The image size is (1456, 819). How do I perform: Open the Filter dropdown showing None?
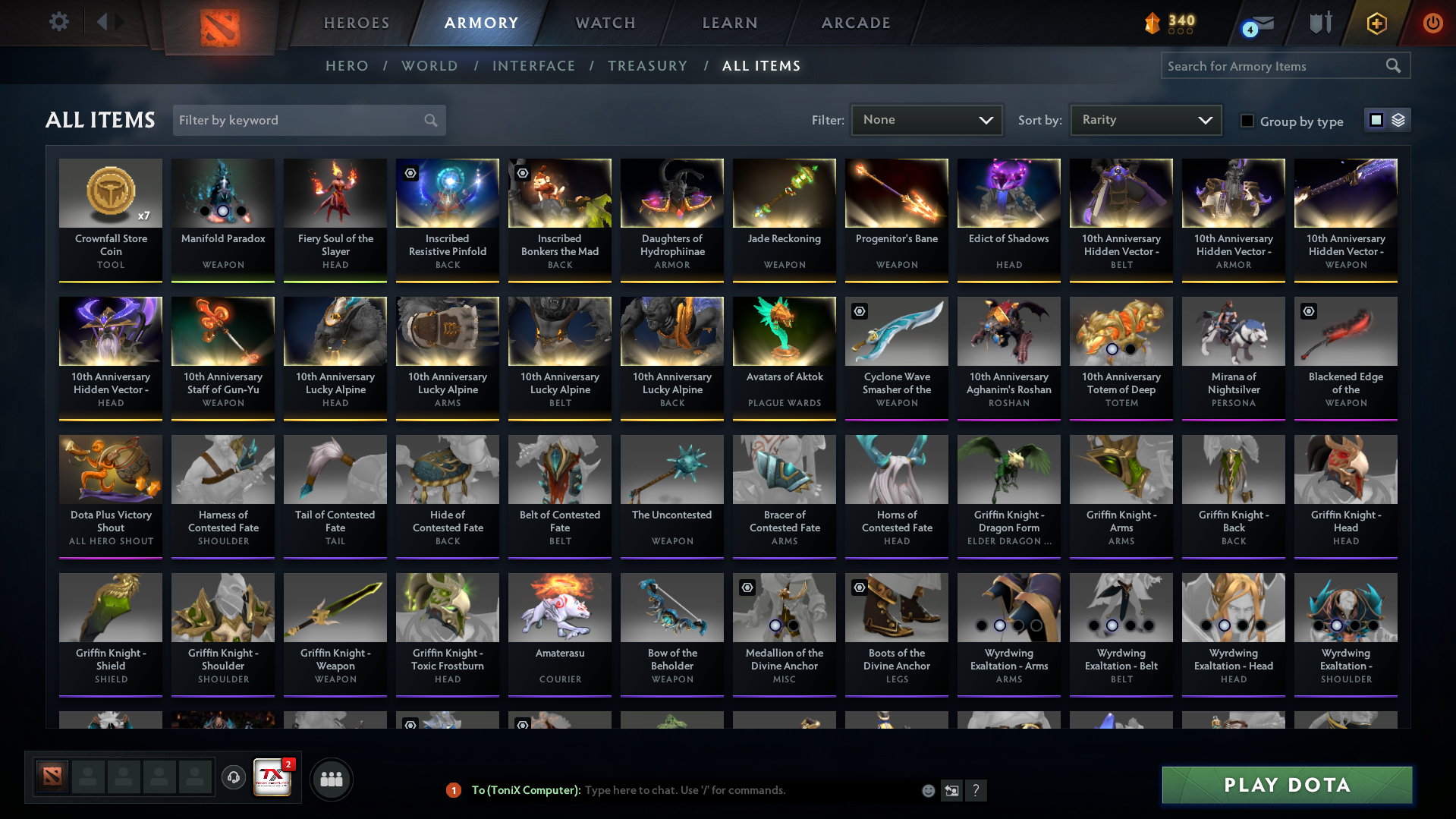(926, 120)
